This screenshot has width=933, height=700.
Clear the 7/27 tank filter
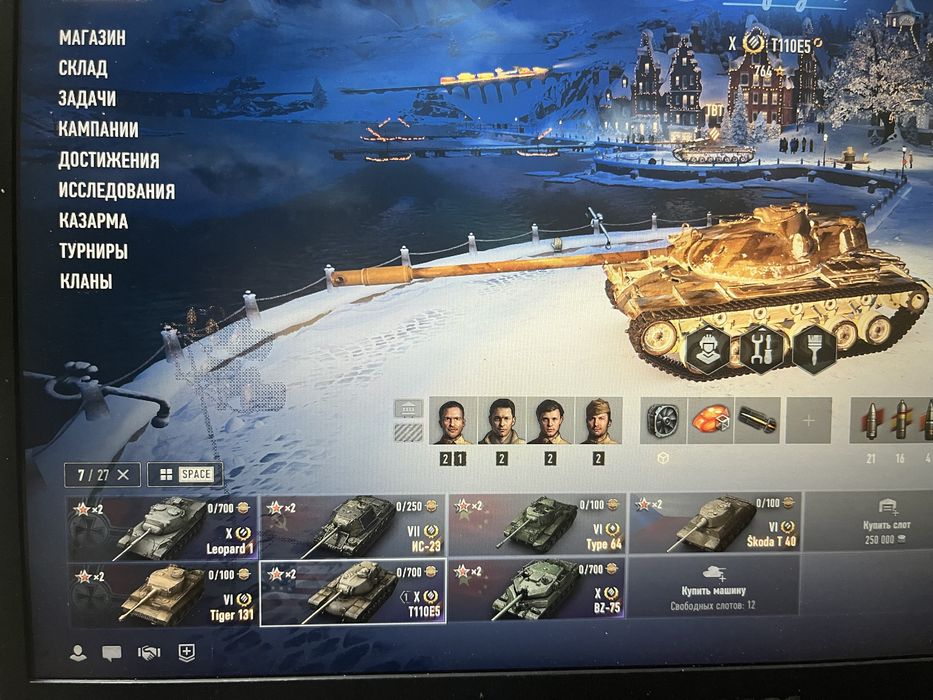coord(123,474)
